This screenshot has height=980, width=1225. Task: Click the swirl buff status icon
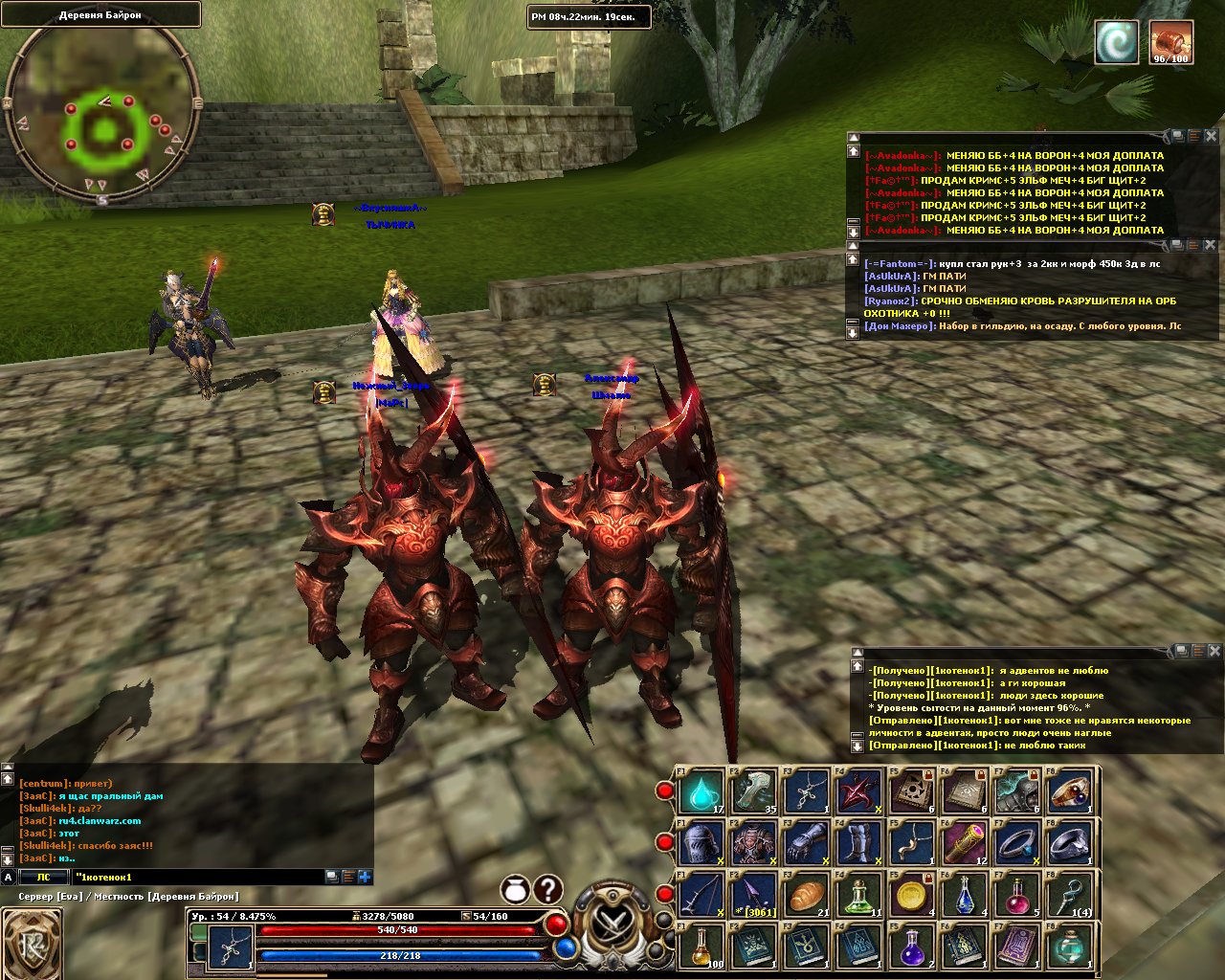click(1118, 44)
